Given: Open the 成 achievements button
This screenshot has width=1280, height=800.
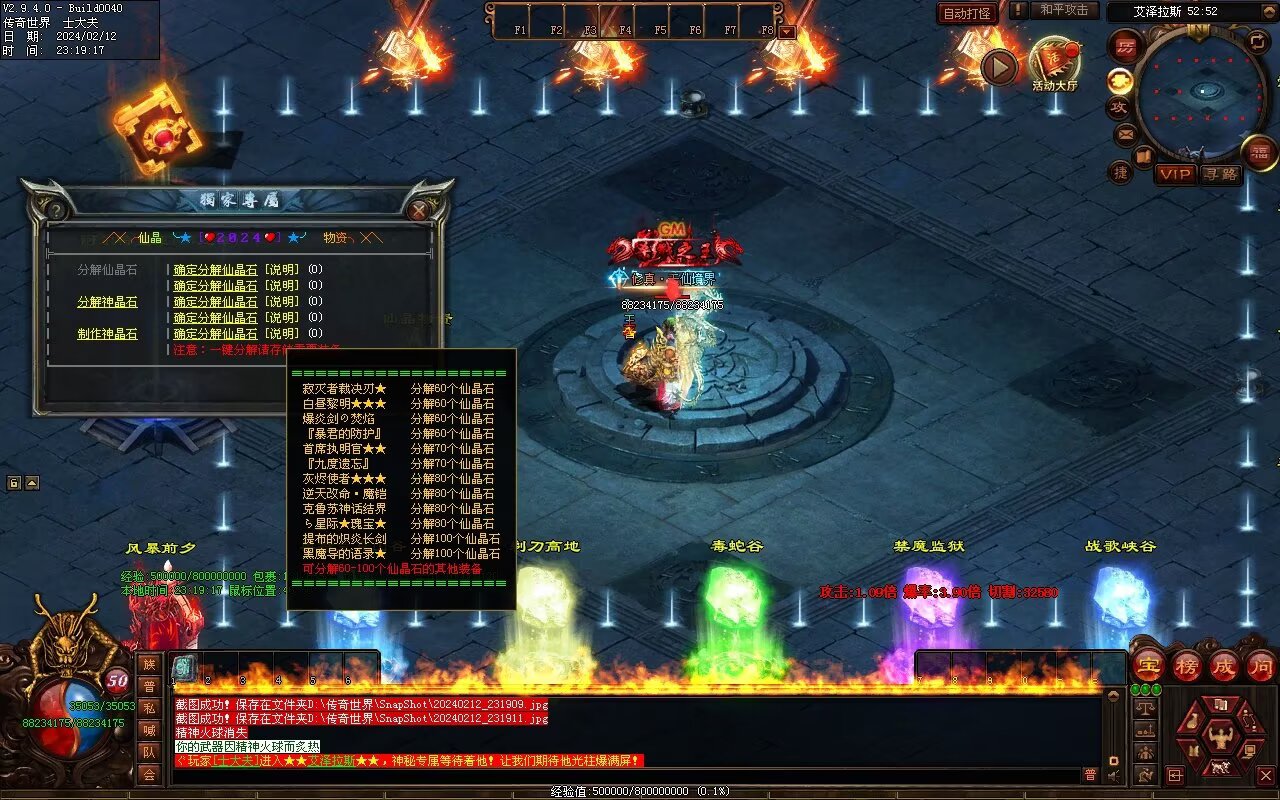Looking at the screenshot, I should [x=1224, y=665].
